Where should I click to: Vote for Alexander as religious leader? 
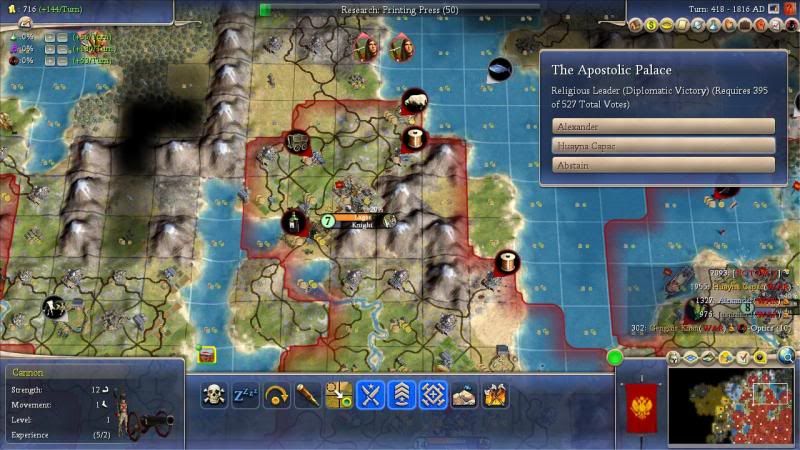pyautogui.click(x=663, y=126)
